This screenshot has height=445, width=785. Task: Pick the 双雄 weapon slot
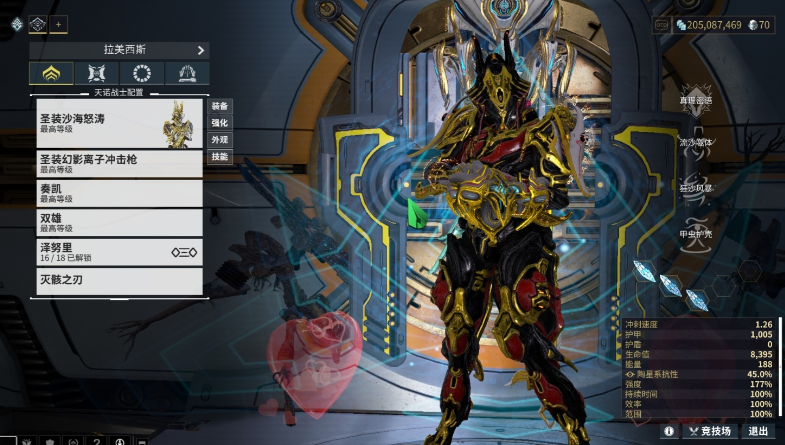tap(119, 221)
